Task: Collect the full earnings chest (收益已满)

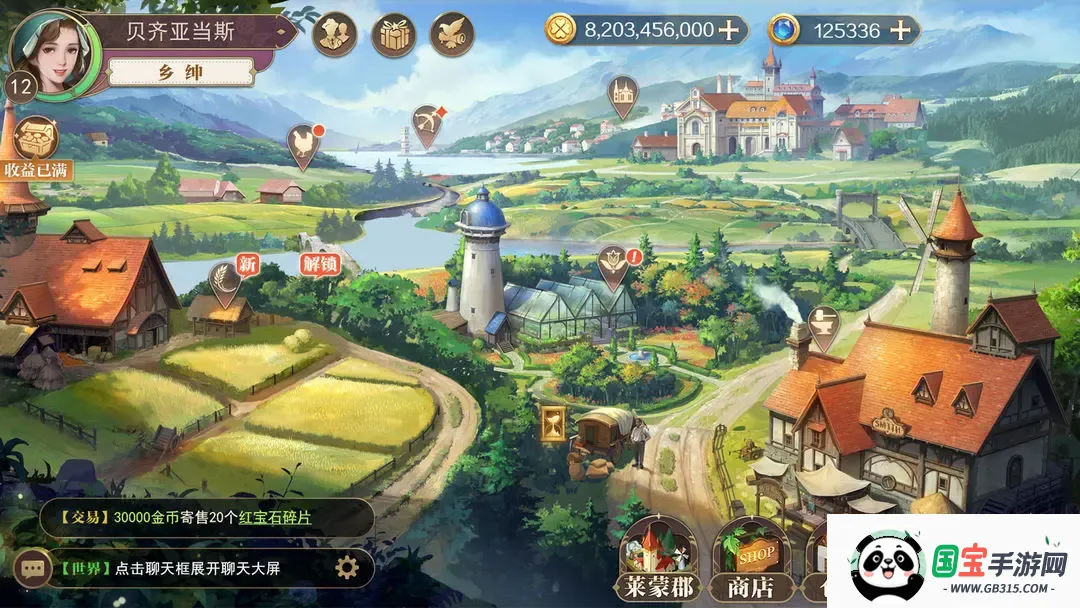Action: [36, 147]
